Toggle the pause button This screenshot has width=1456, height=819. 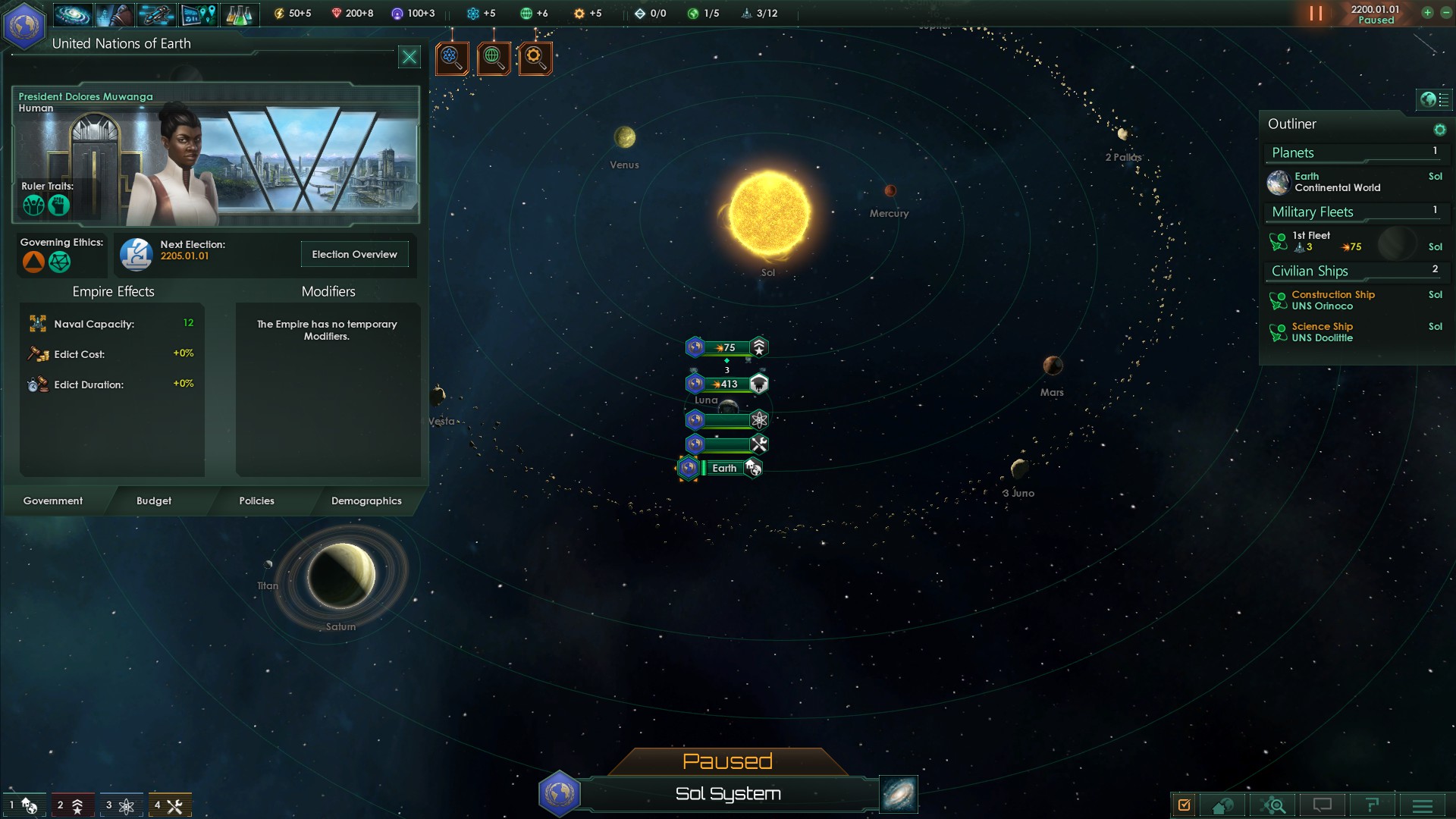[1316, 14]
